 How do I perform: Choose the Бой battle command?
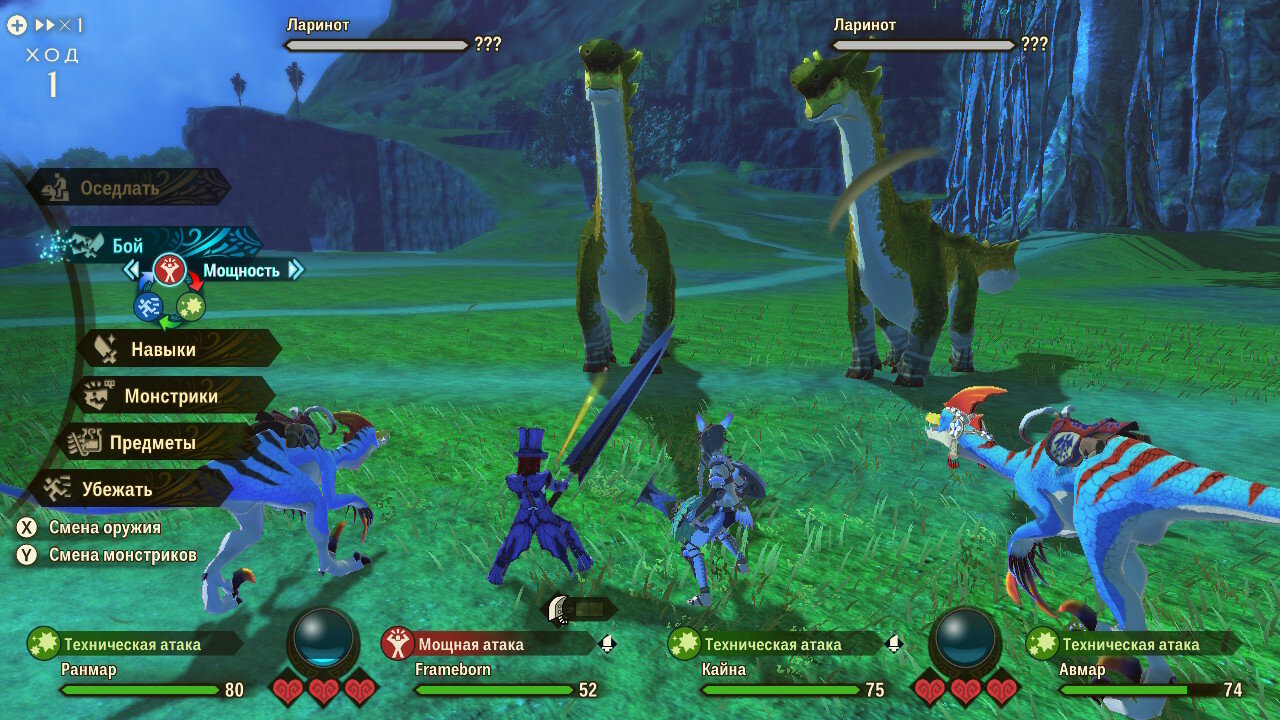[128, 245]
